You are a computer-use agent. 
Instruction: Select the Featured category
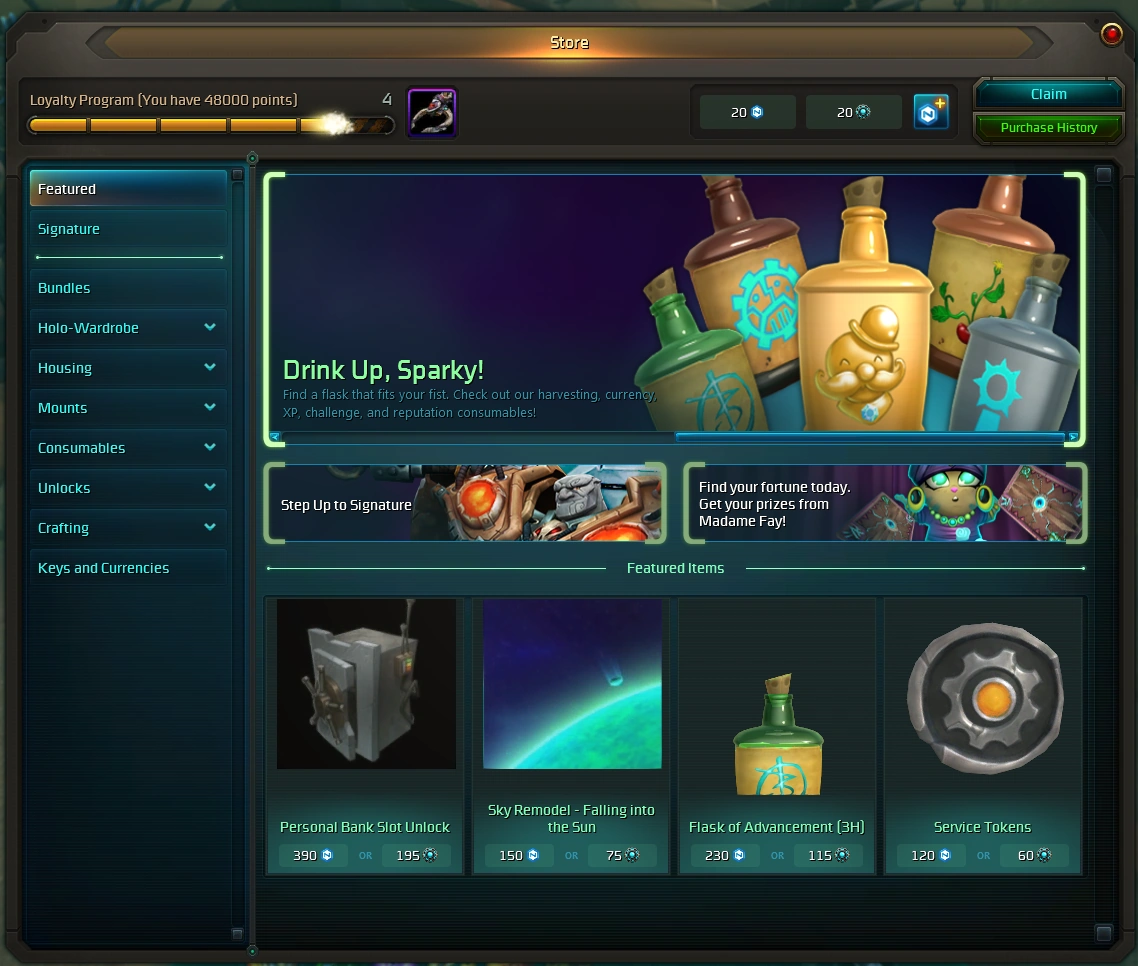tap(128, 189)
